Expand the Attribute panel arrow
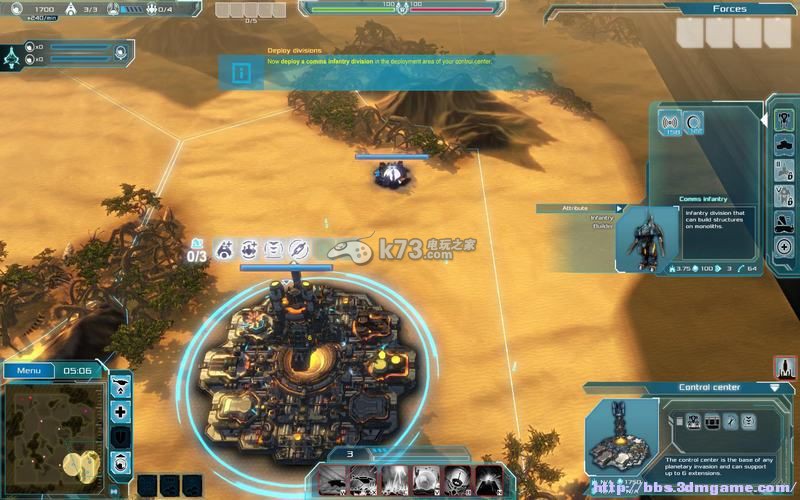 tap(620, 208)
